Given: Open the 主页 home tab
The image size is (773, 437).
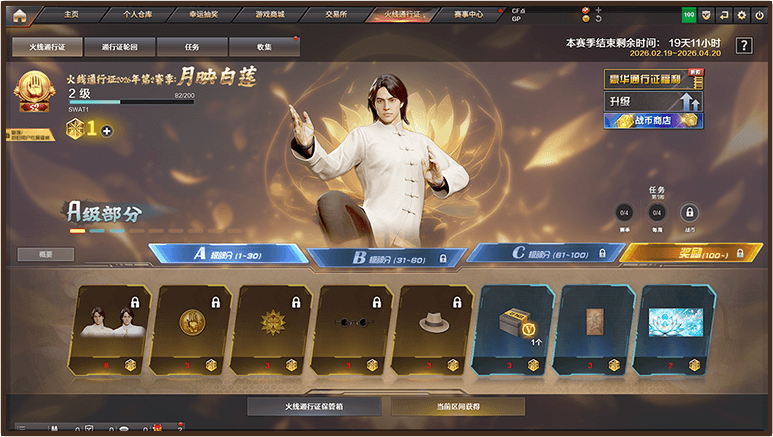Looking at the screenshot, I should tap(71, 14).
